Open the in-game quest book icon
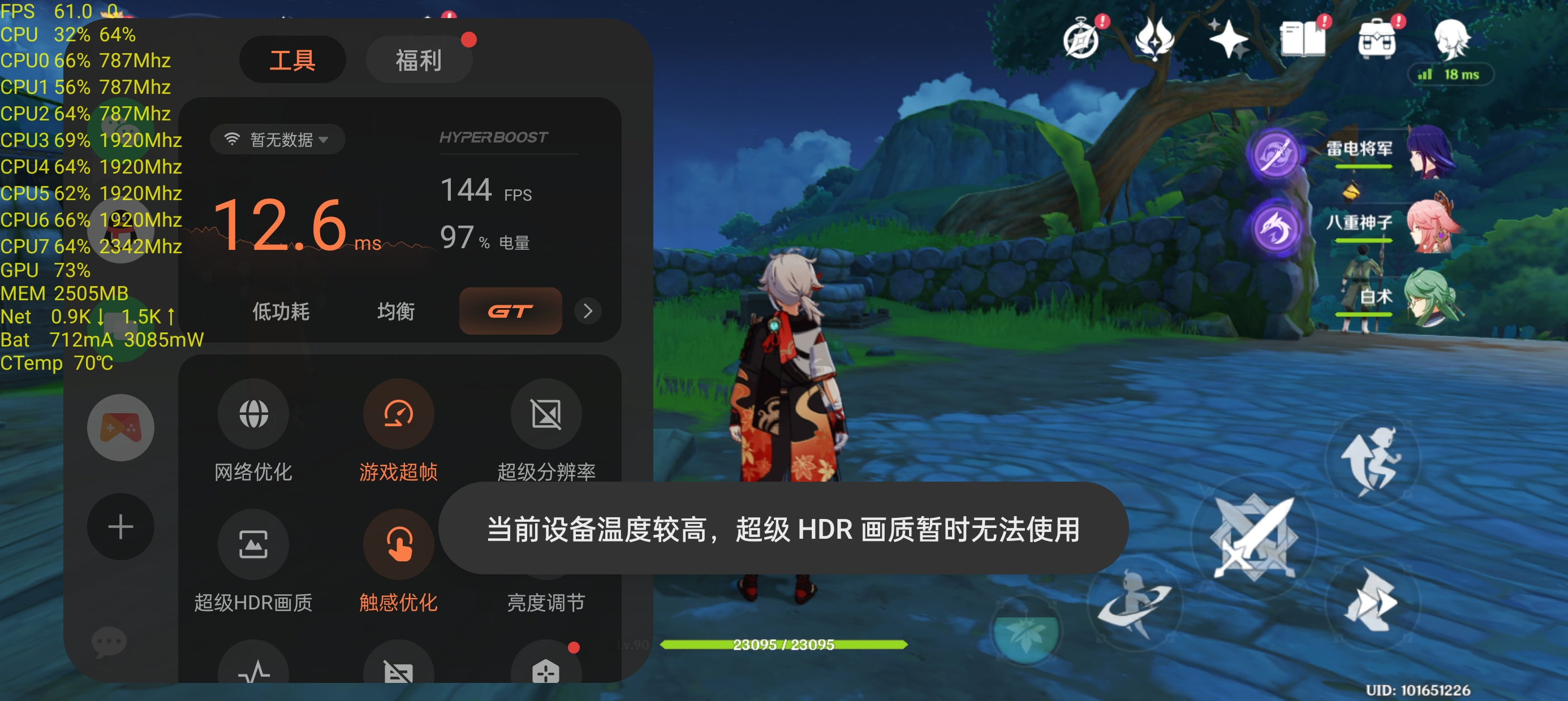The width and height of the screenshot is (1568, 701). coord(1304,38)
